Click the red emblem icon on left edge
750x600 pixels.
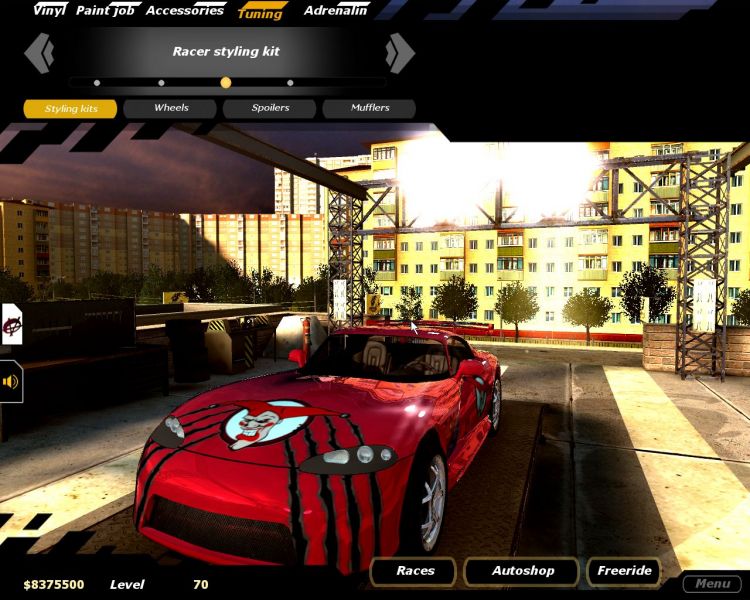point(11,324)
